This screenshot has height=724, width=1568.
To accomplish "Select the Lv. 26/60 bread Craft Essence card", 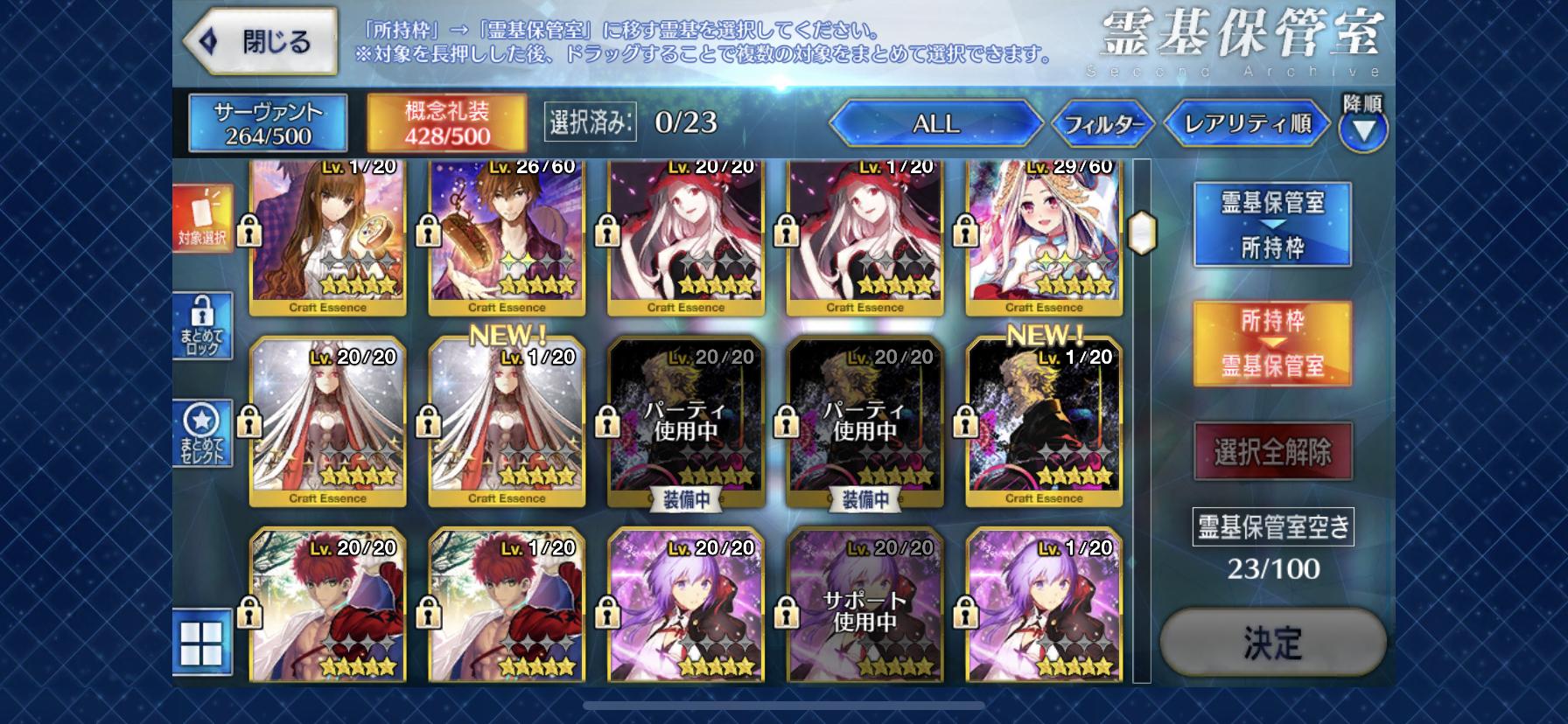I will [x=507, y=236].
